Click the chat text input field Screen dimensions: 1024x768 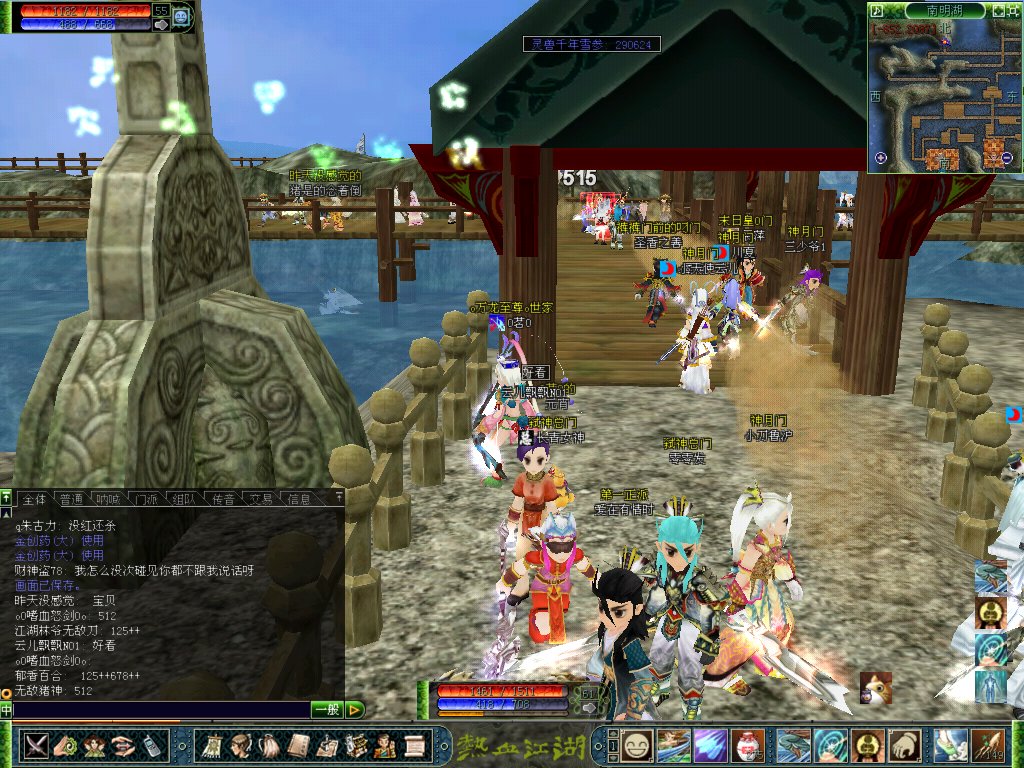click(160, 710)
